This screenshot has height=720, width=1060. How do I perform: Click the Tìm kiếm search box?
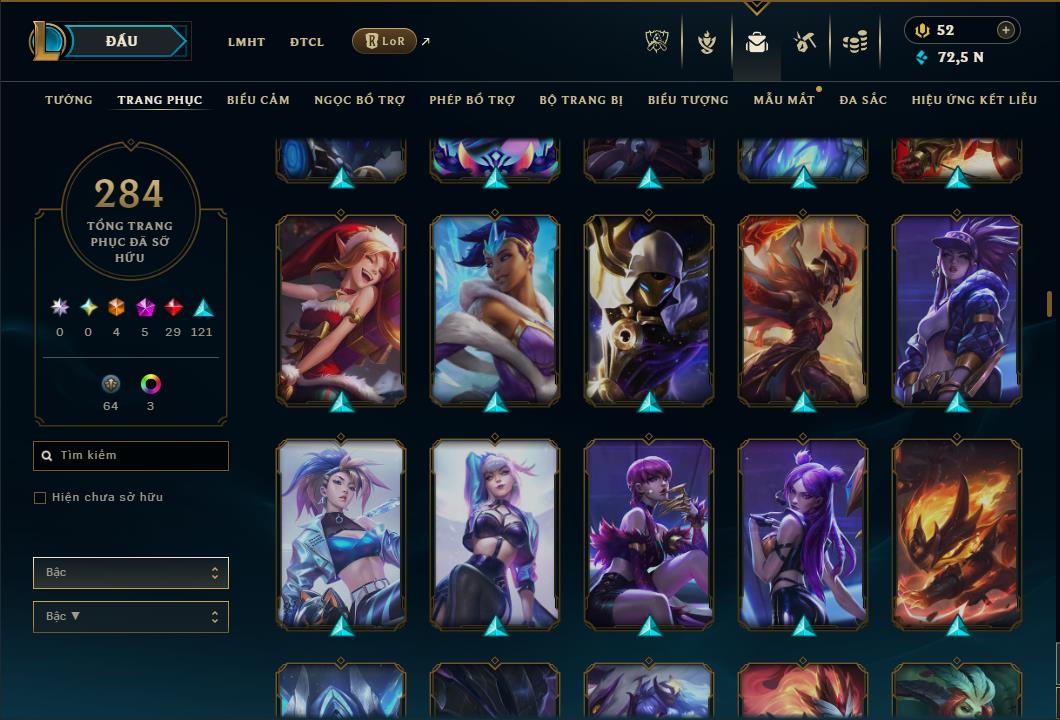click(x=131, y=456)
